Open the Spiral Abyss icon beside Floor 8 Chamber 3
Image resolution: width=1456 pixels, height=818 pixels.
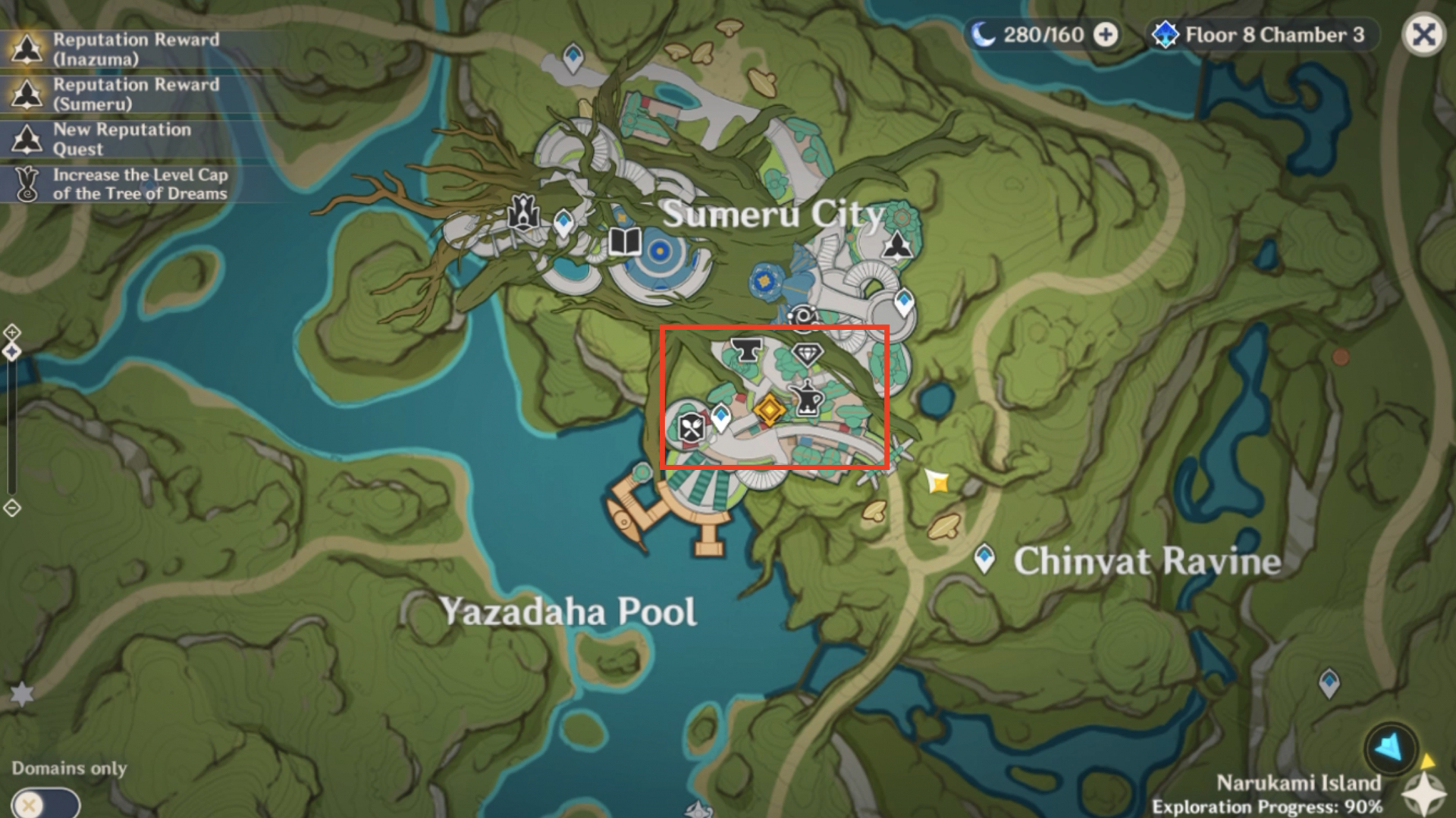coord(1166,34)
